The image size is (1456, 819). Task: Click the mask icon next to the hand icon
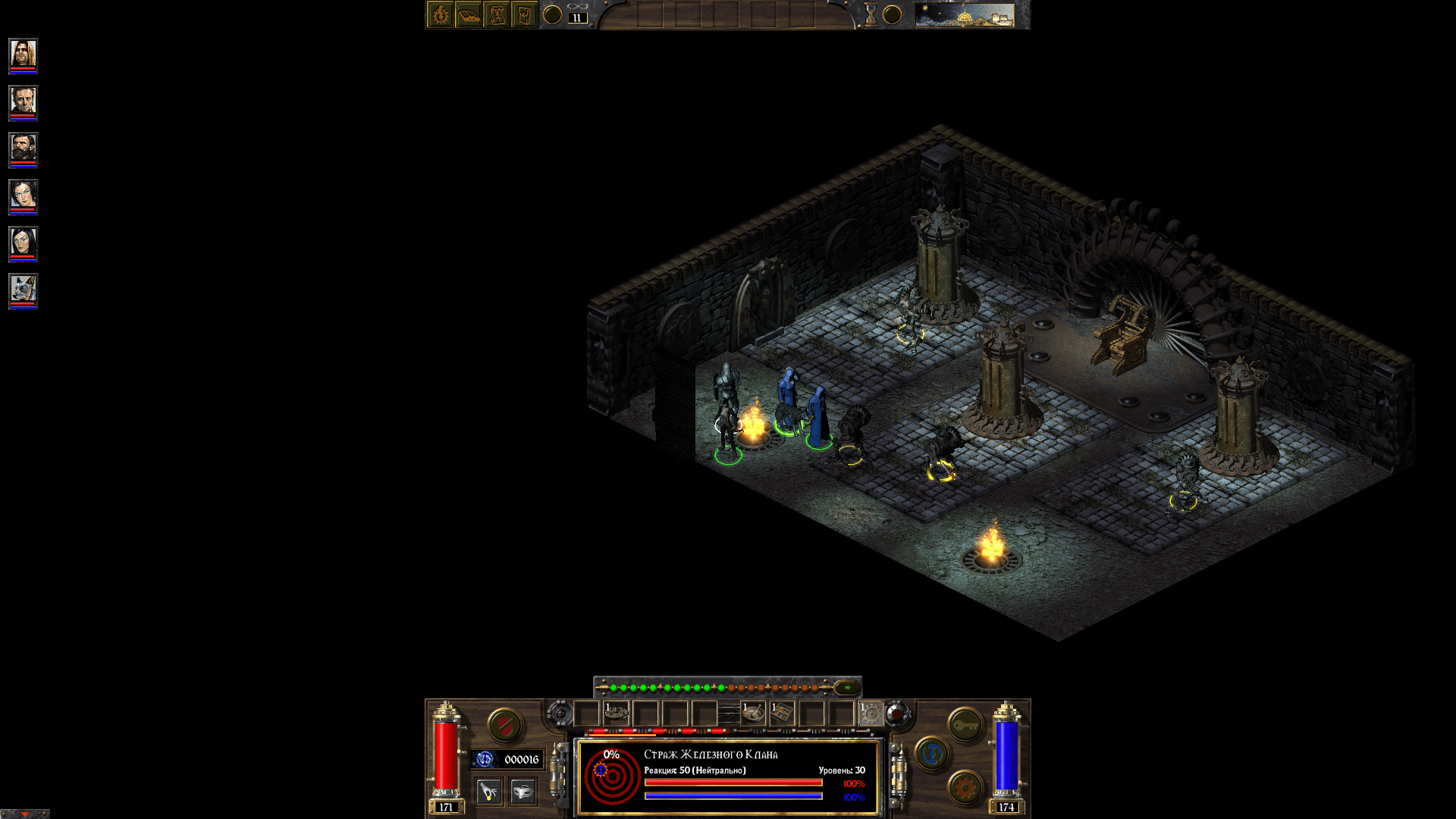click(x=523, y=791)
